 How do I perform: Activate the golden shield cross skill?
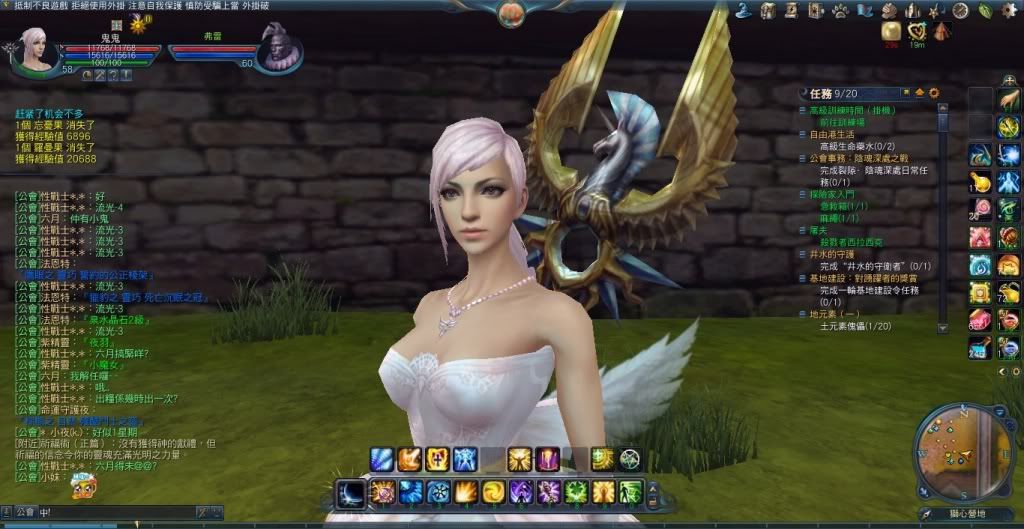point(438,459)
